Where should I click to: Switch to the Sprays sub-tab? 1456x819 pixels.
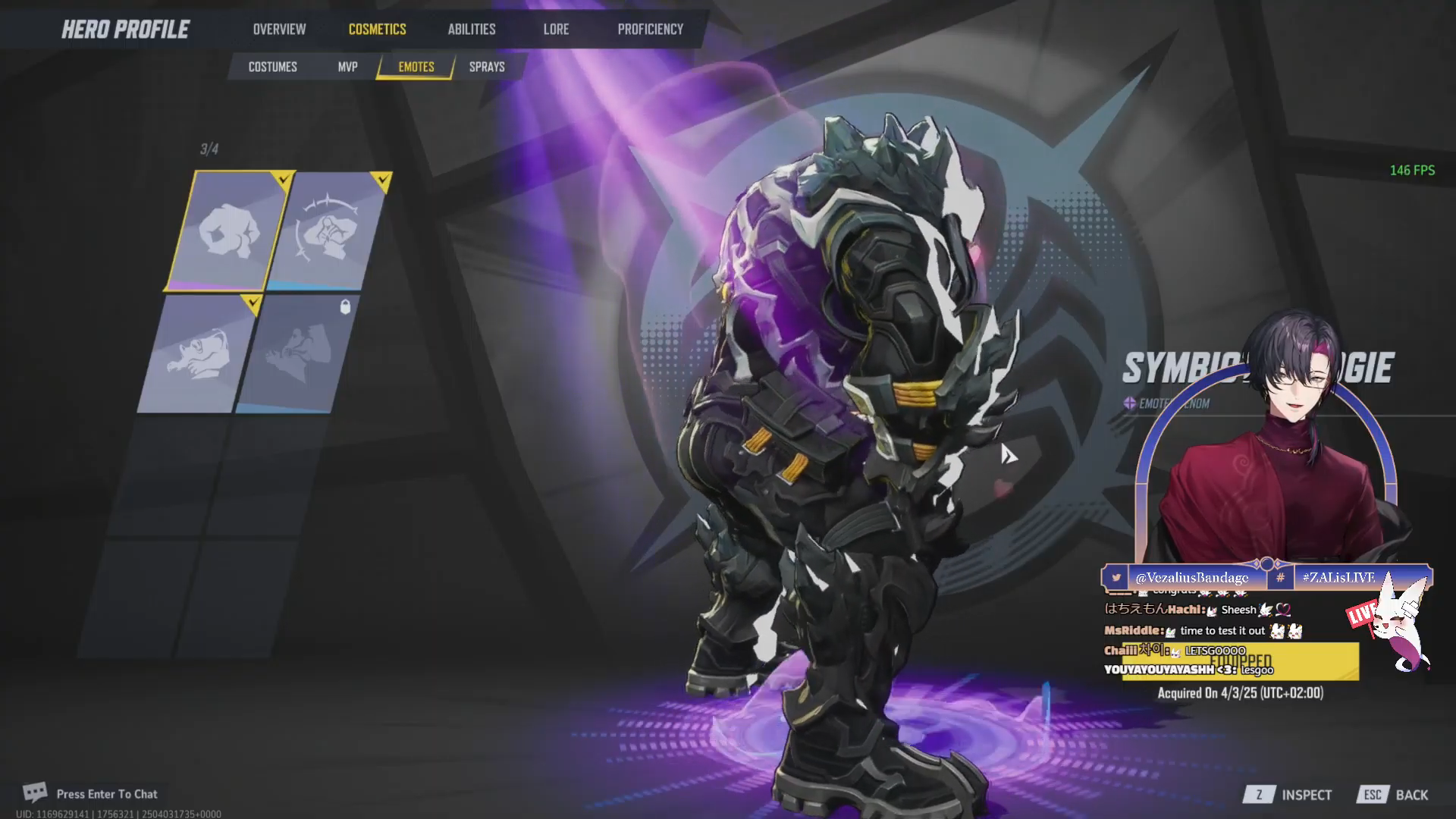(487, 67)
